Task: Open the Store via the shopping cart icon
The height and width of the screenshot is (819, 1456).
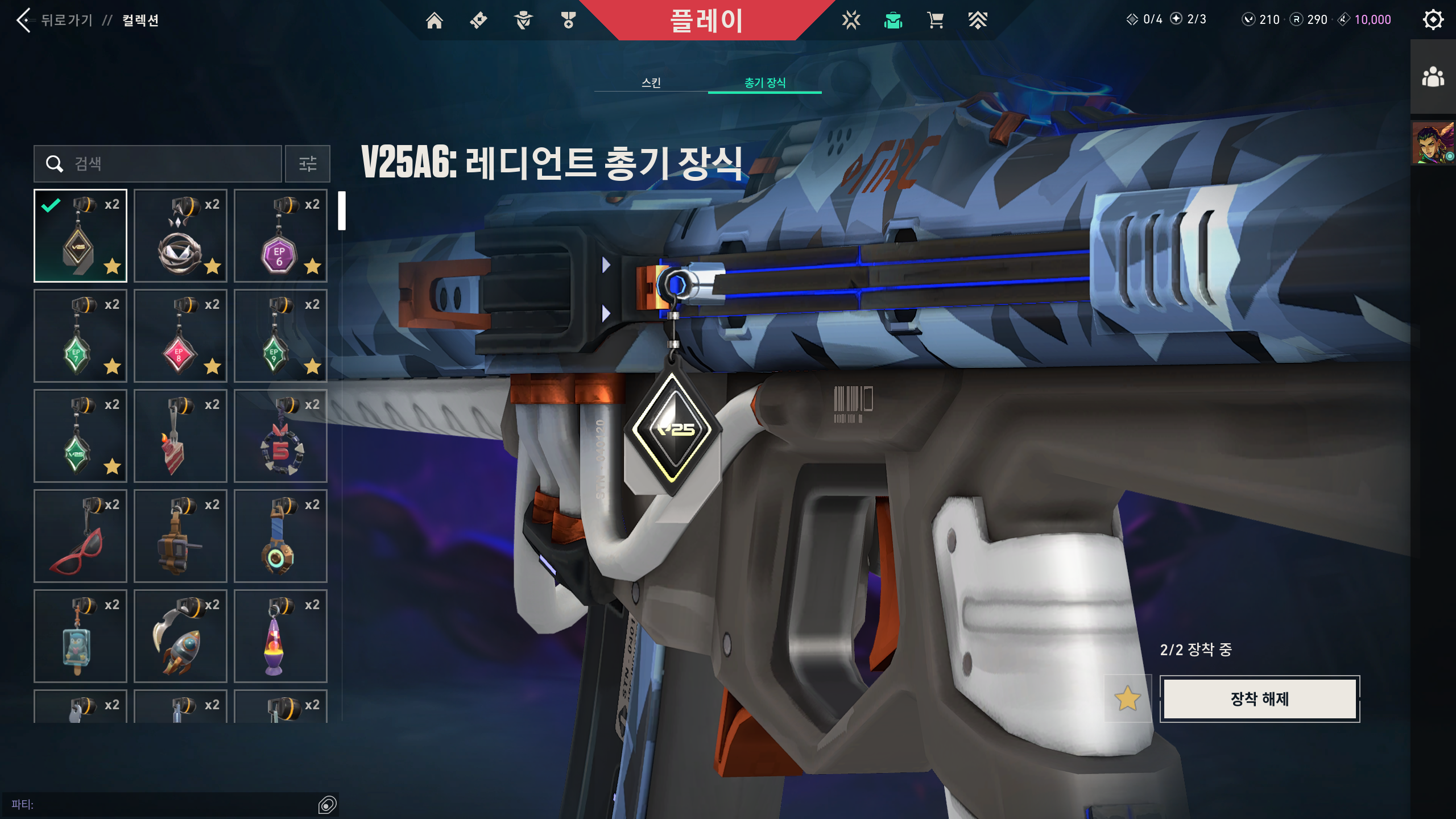Action: point(935,19)
